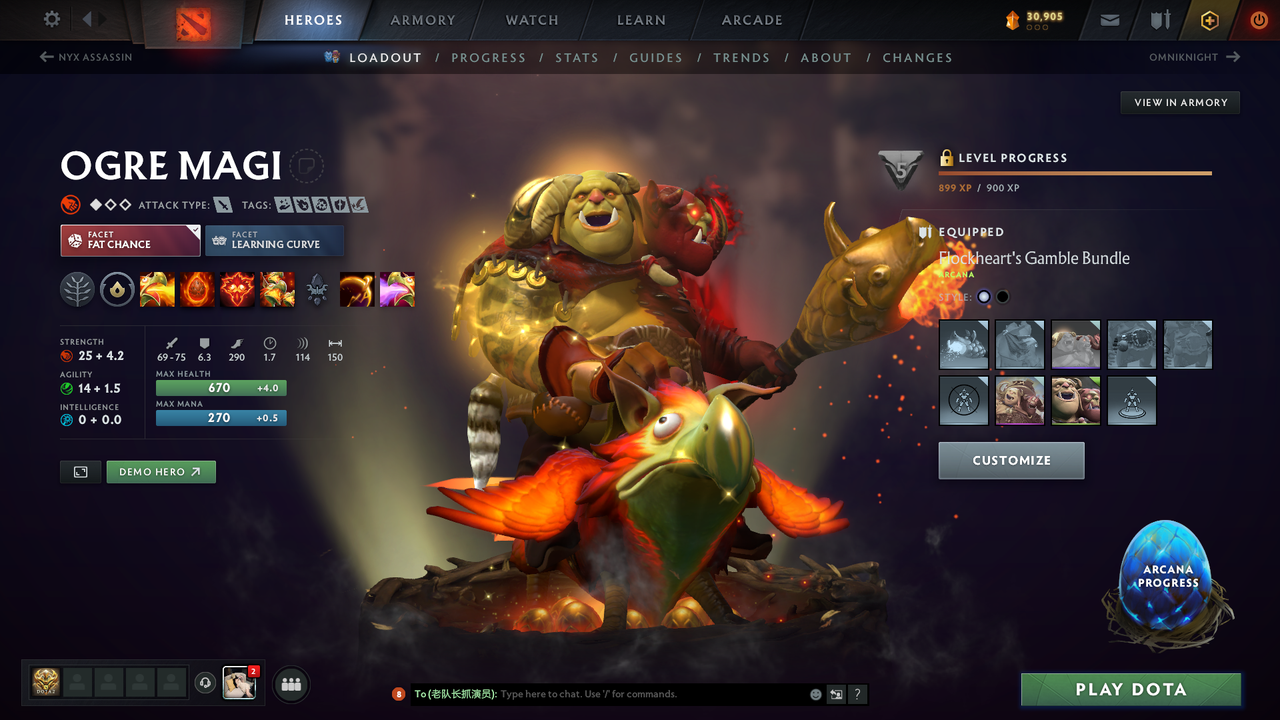Click the power button to exit
The width and height of the screenshot is (1280, 720).
coord(1258,19)
